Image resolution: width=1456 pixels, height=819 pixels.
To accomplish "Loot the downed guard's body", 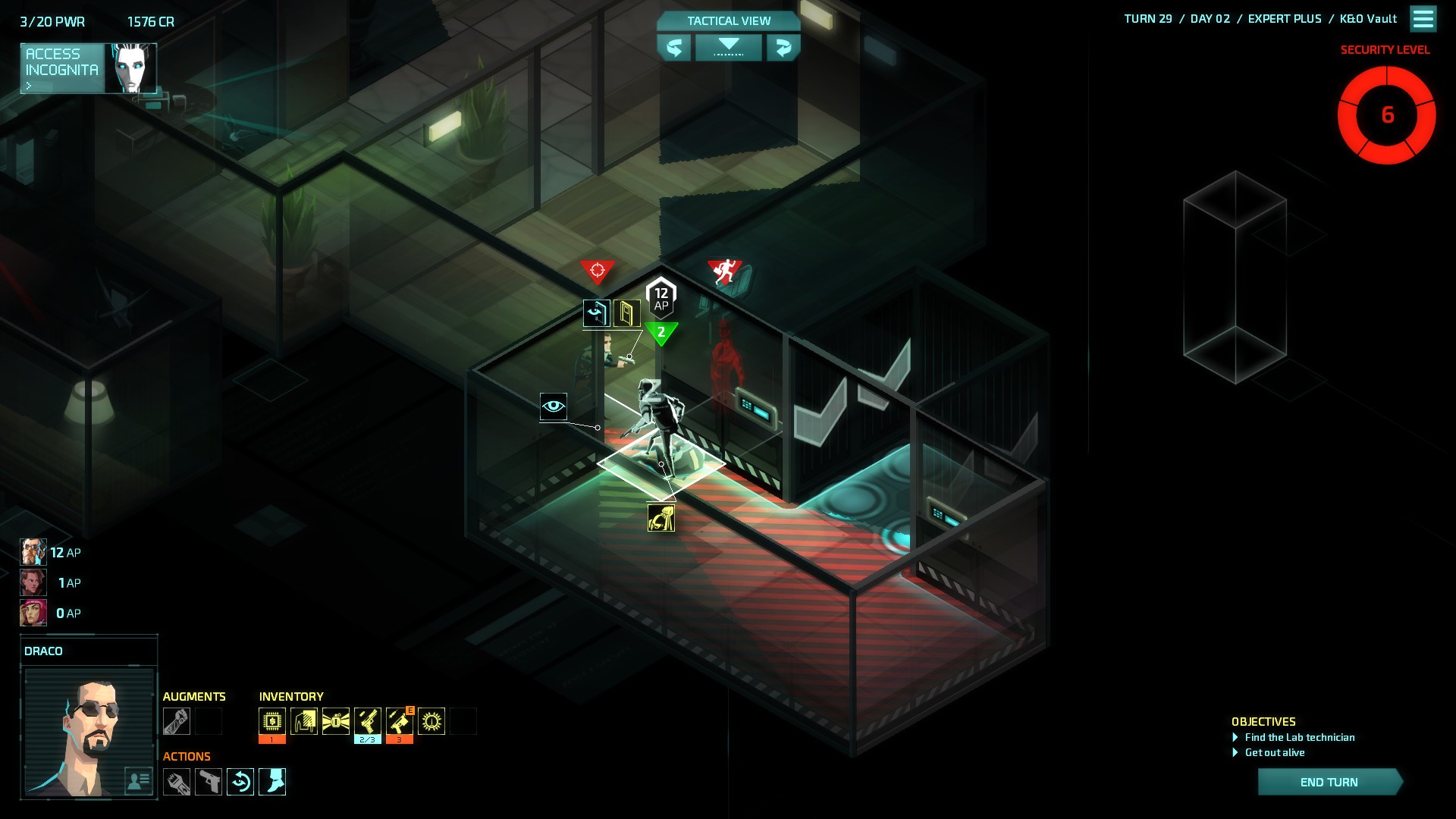I will pos(661,519).
